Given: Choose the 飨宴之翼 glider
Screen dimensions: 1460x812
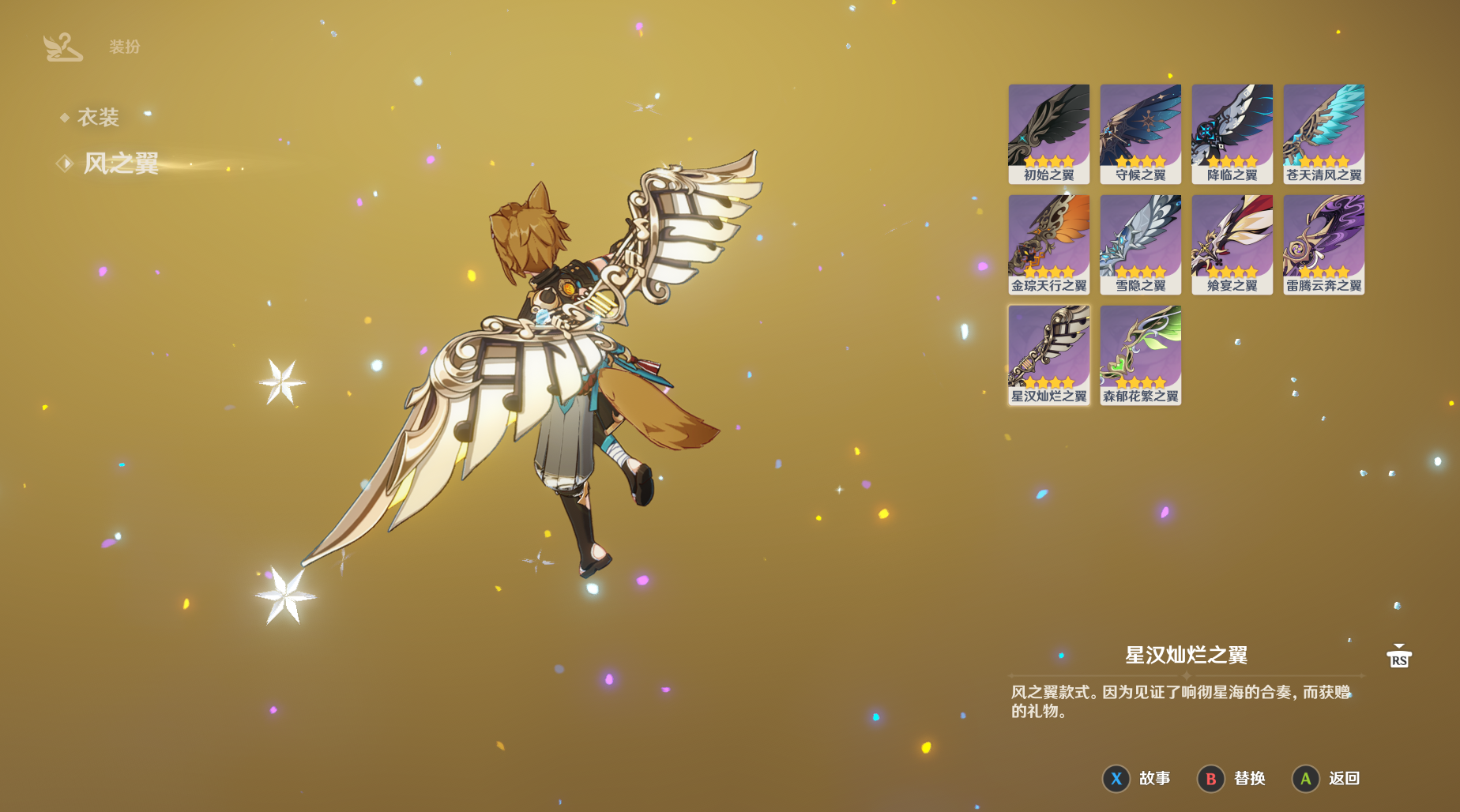Looking at the screenshot, I should point(1232,244).
